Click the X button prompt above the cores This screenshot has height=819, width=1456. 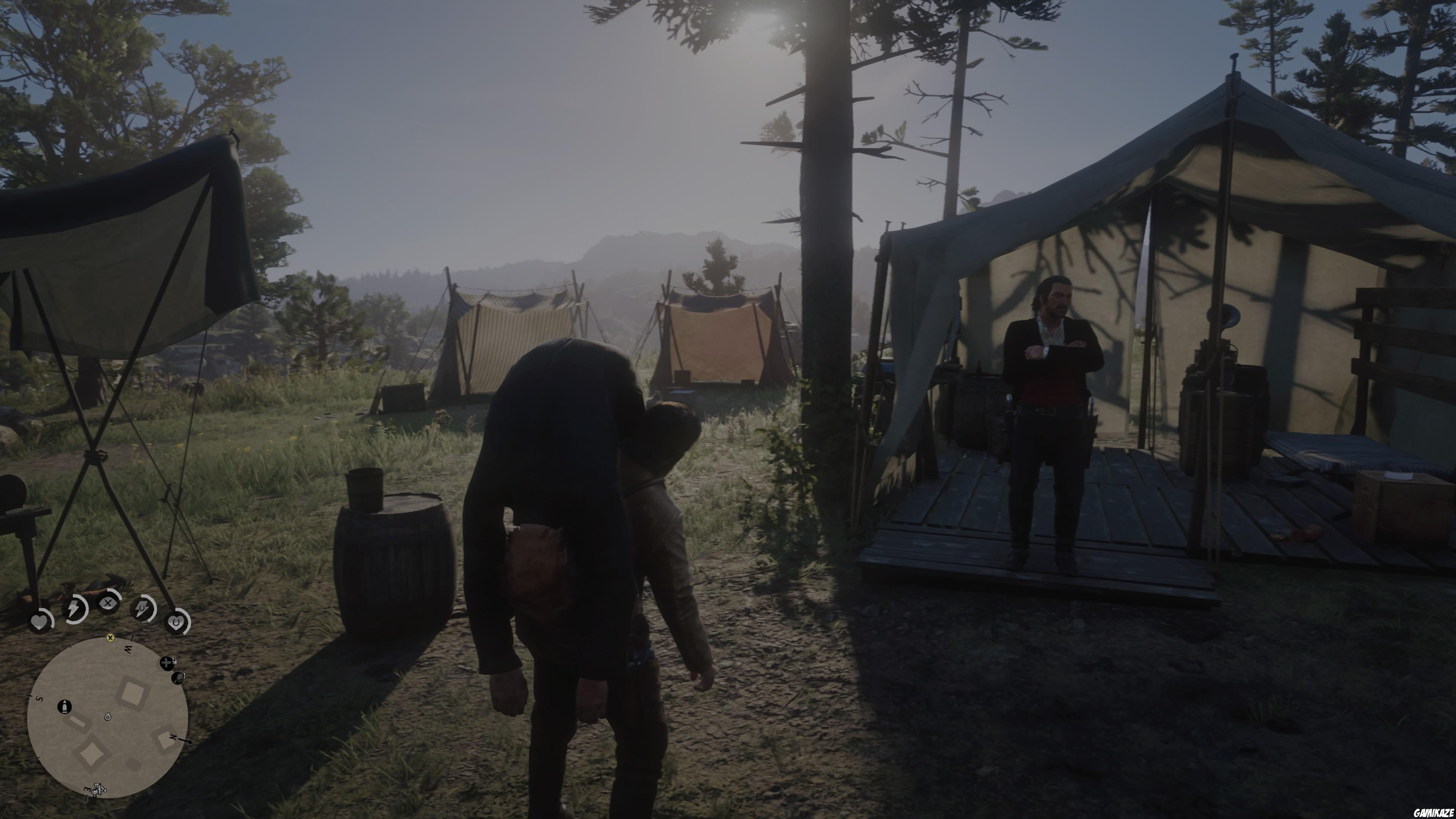coord(108,602)
